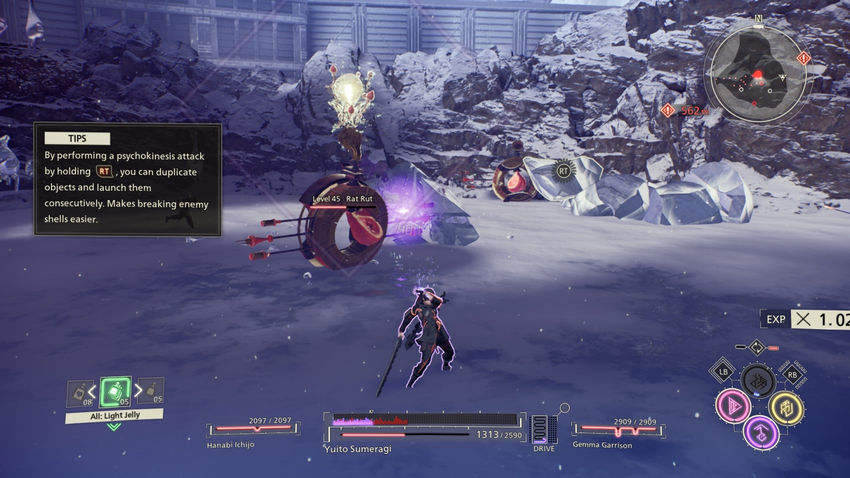This screenshot has width=850, height=478.
Task: Select the TIPS tutorial panel
Action: click(x=128, y=180)
